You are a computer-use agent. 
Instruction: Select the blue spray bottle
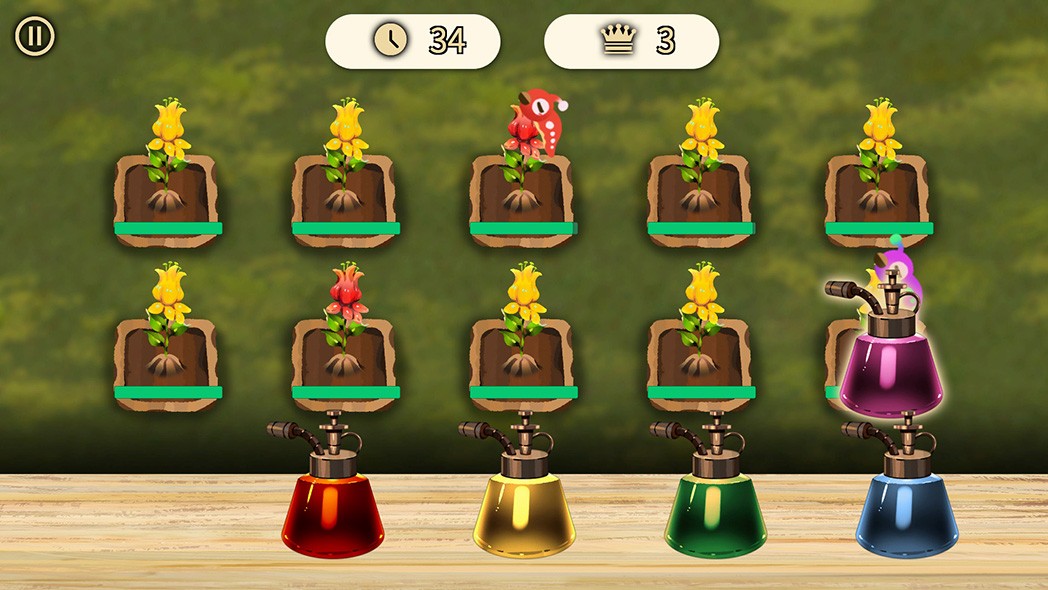click(906, 510)
